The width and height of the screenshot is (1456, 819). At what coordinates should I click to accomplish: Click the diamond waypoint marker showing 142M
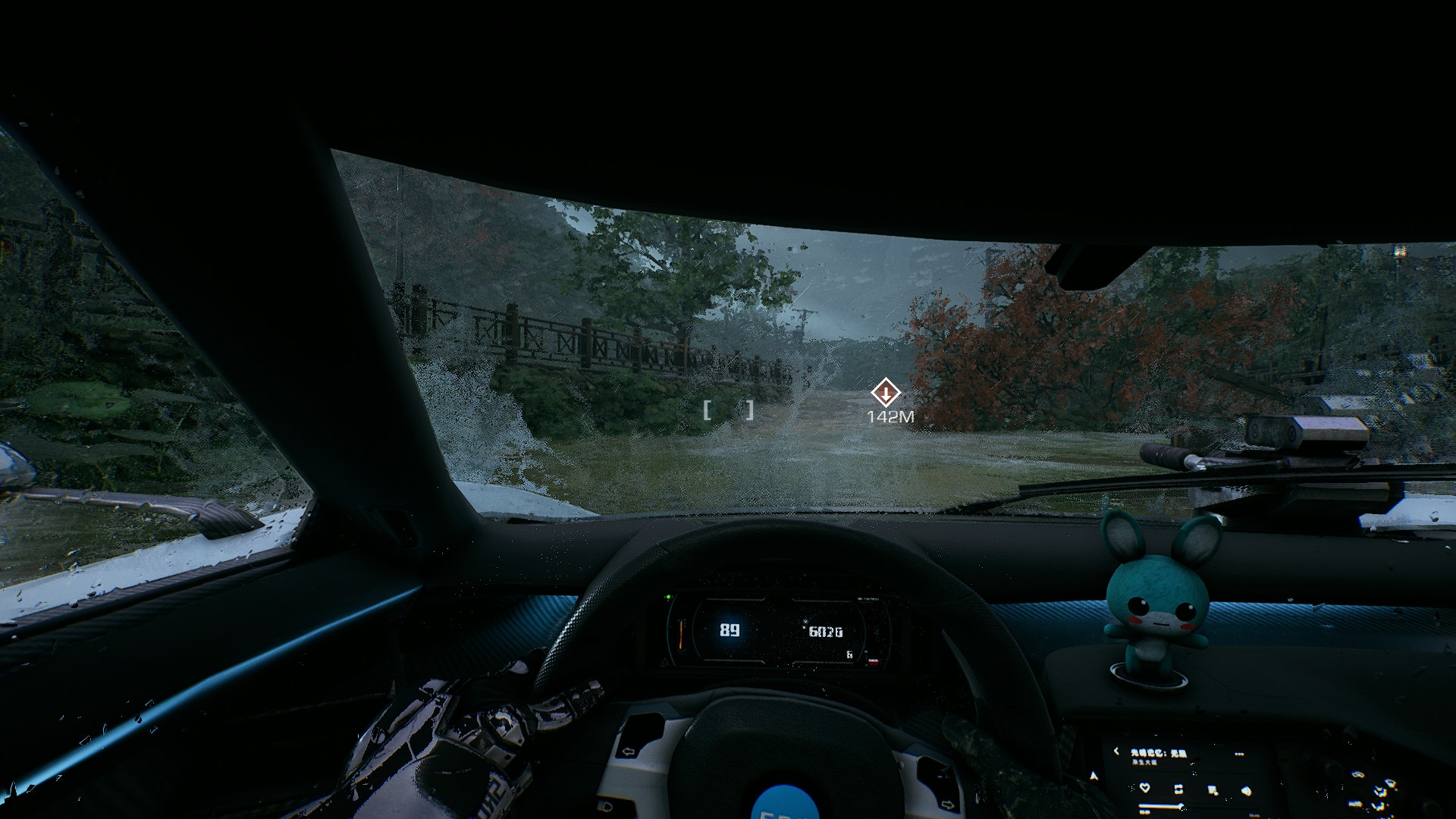tap(885, 393)
